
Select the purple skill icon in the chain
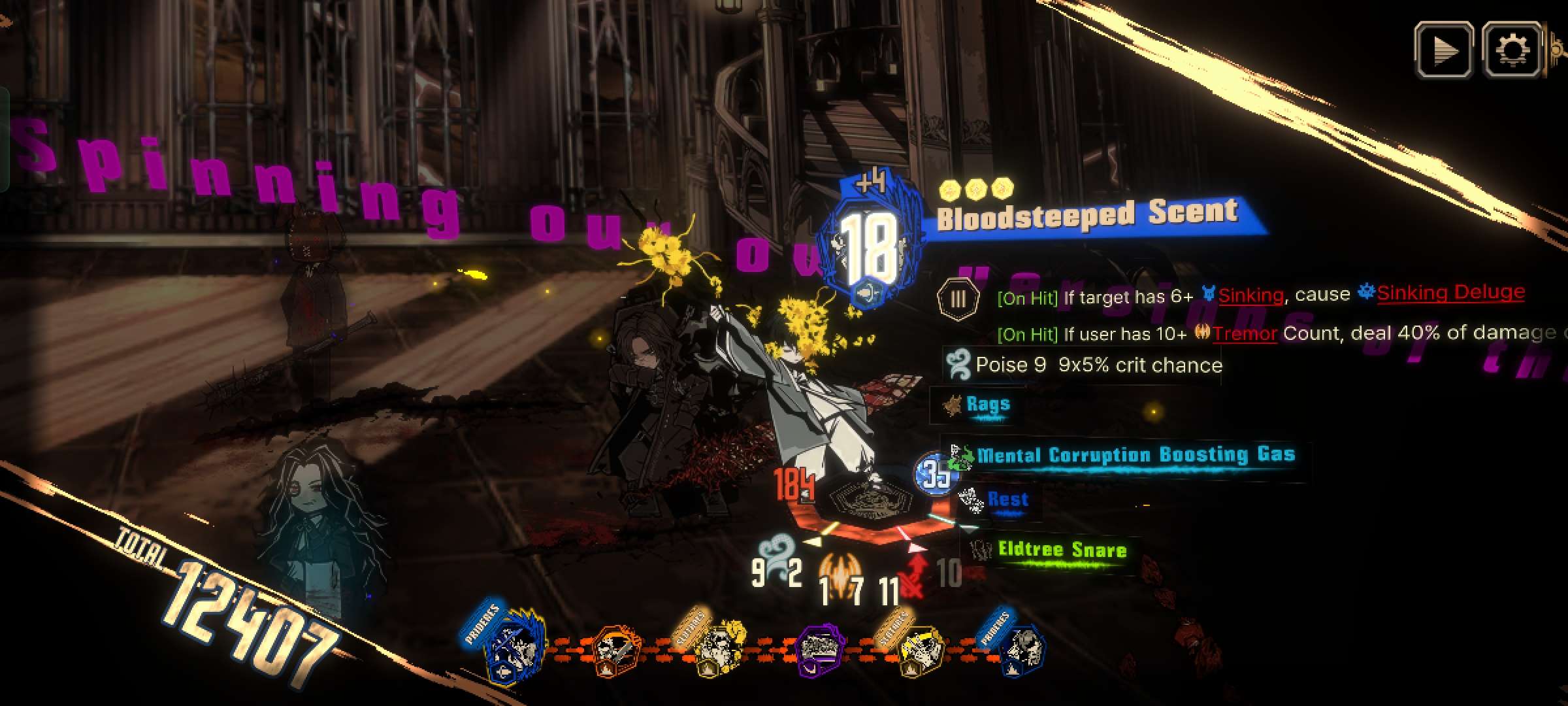pos(821,649)
